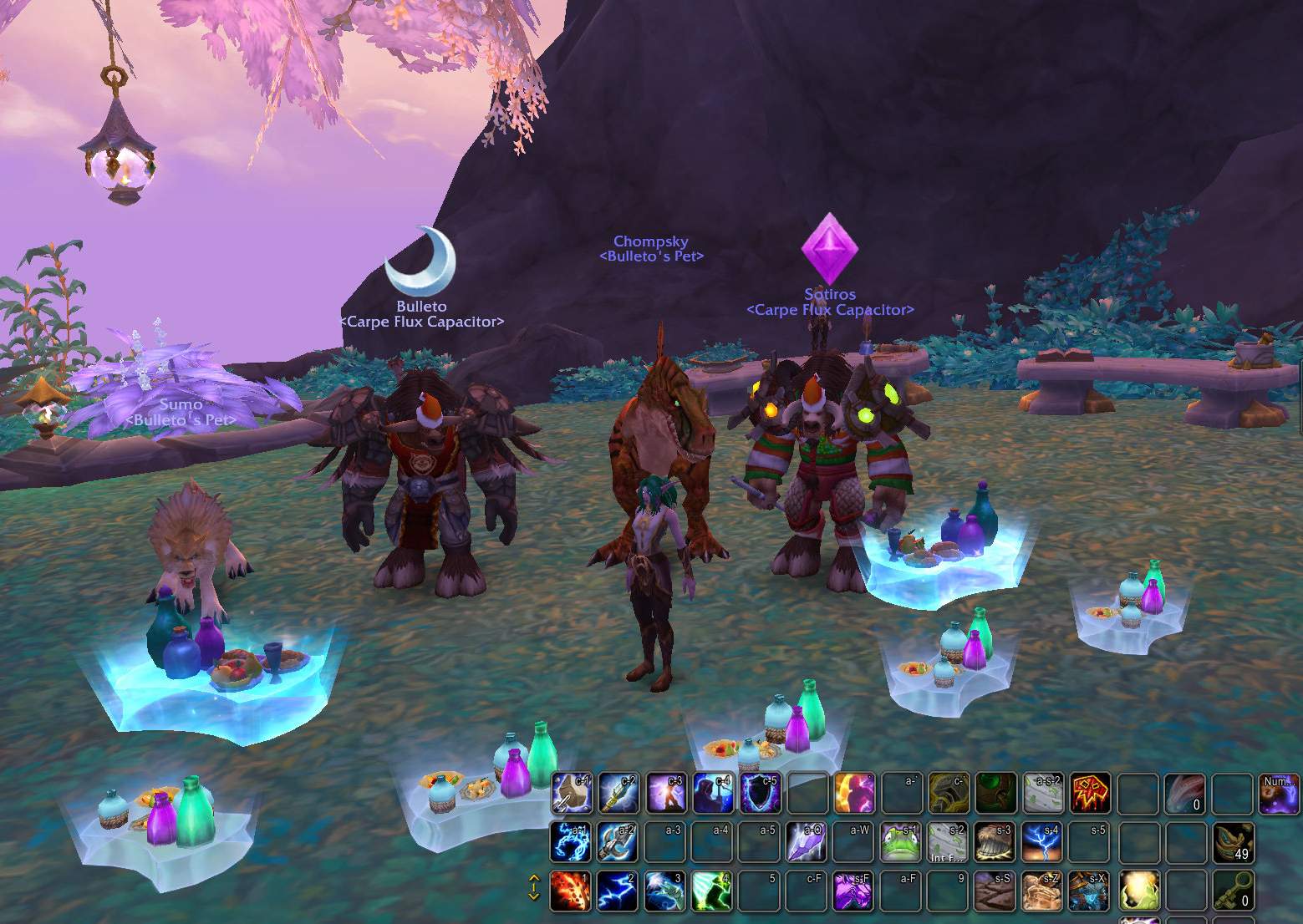Activate the Hex frog ability
The height and width of the screenshot is (924, 1303).
coord(900,841)
